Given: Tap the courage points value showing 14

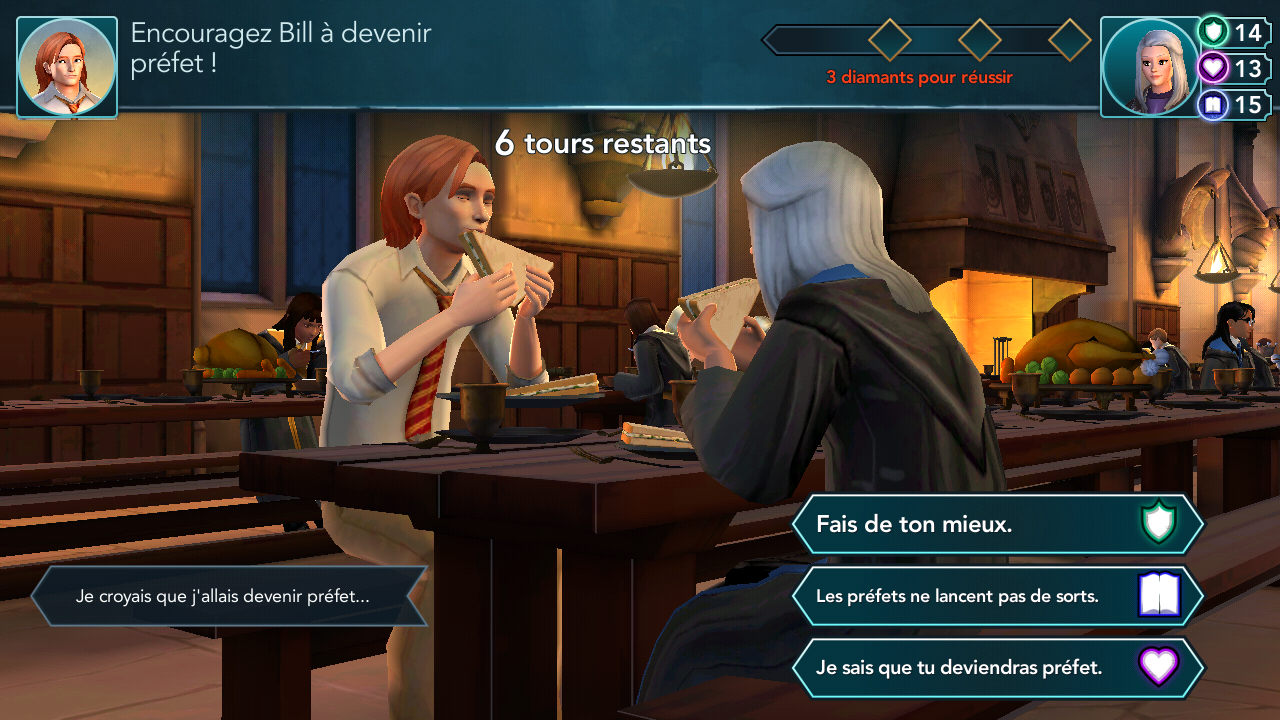Looking at the screenshot, I should (x=1247, y=33).
